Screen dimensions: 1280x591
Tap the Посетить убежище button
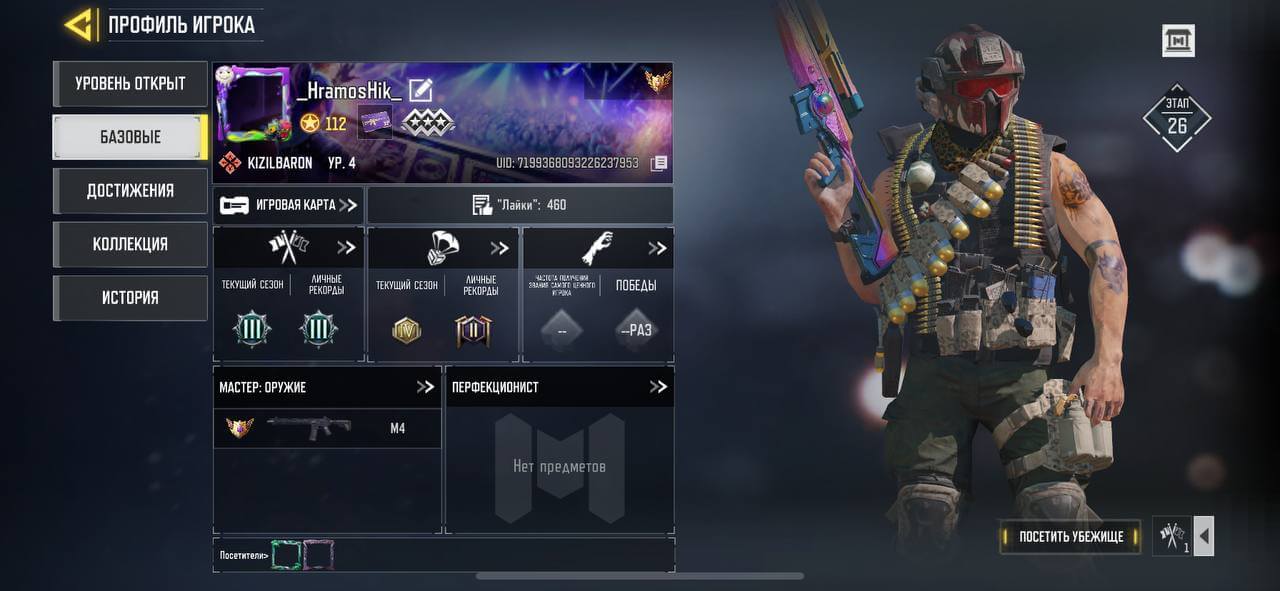(x=1071, y=537)
